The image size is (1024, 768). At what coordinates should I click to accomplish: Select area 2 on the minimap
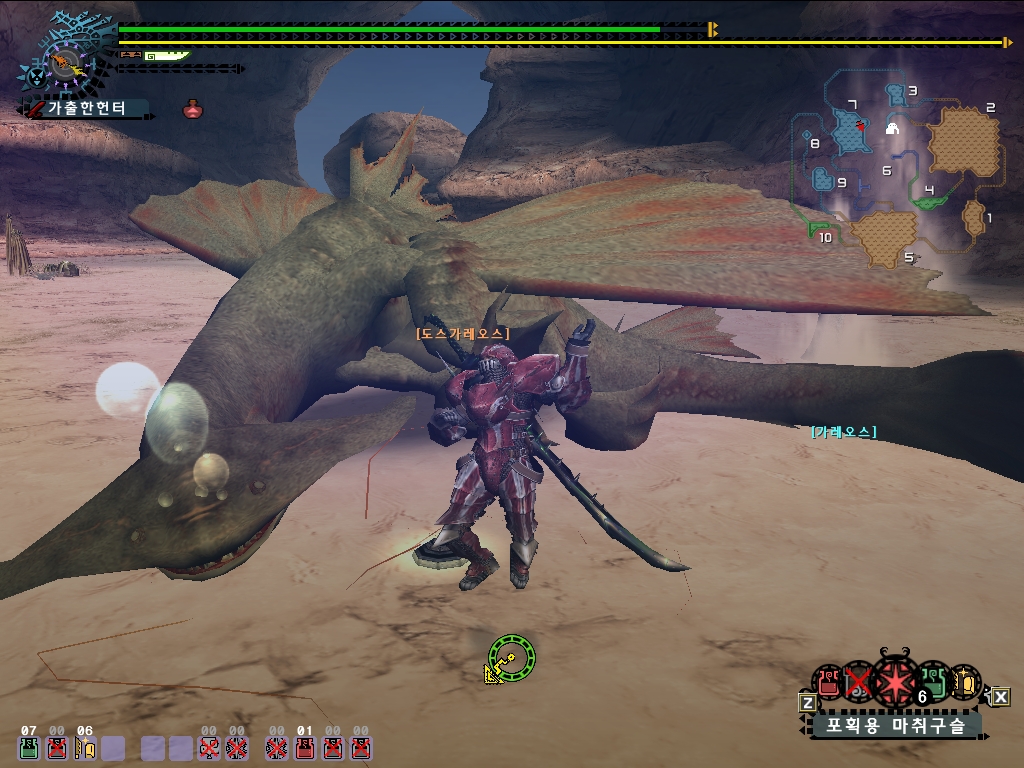(x=964, y=142)
